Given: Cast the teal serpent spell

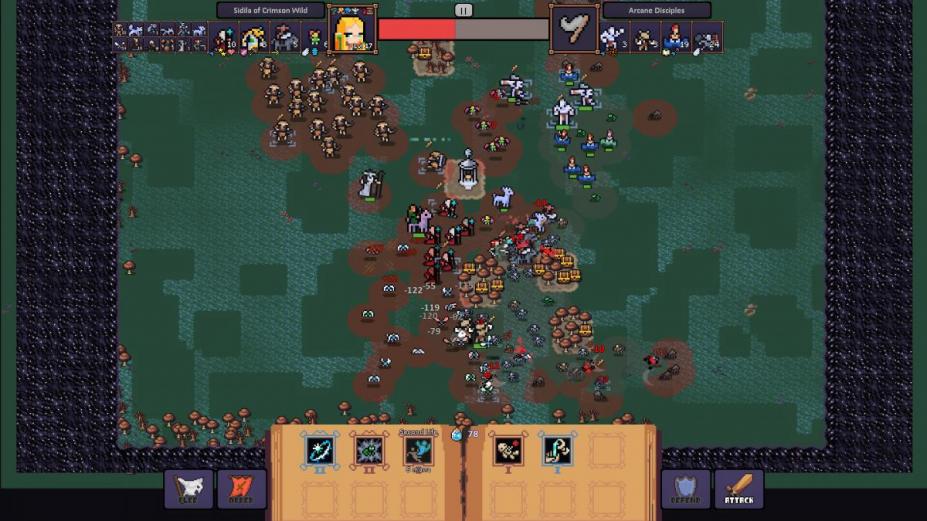Looking at the screenshot, I should click(x=557, y=450).
